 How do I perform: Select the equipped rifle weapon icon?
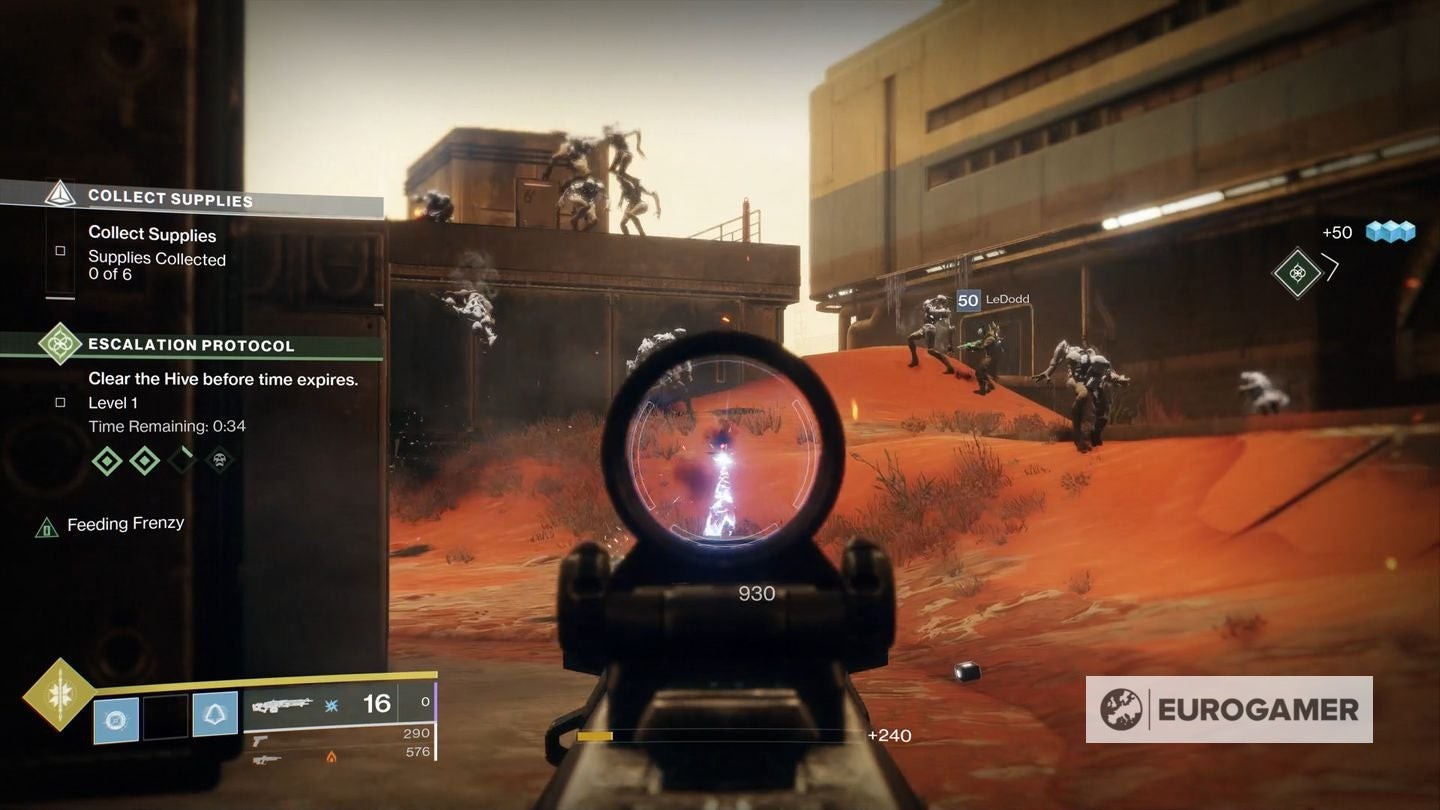[282, 705]
